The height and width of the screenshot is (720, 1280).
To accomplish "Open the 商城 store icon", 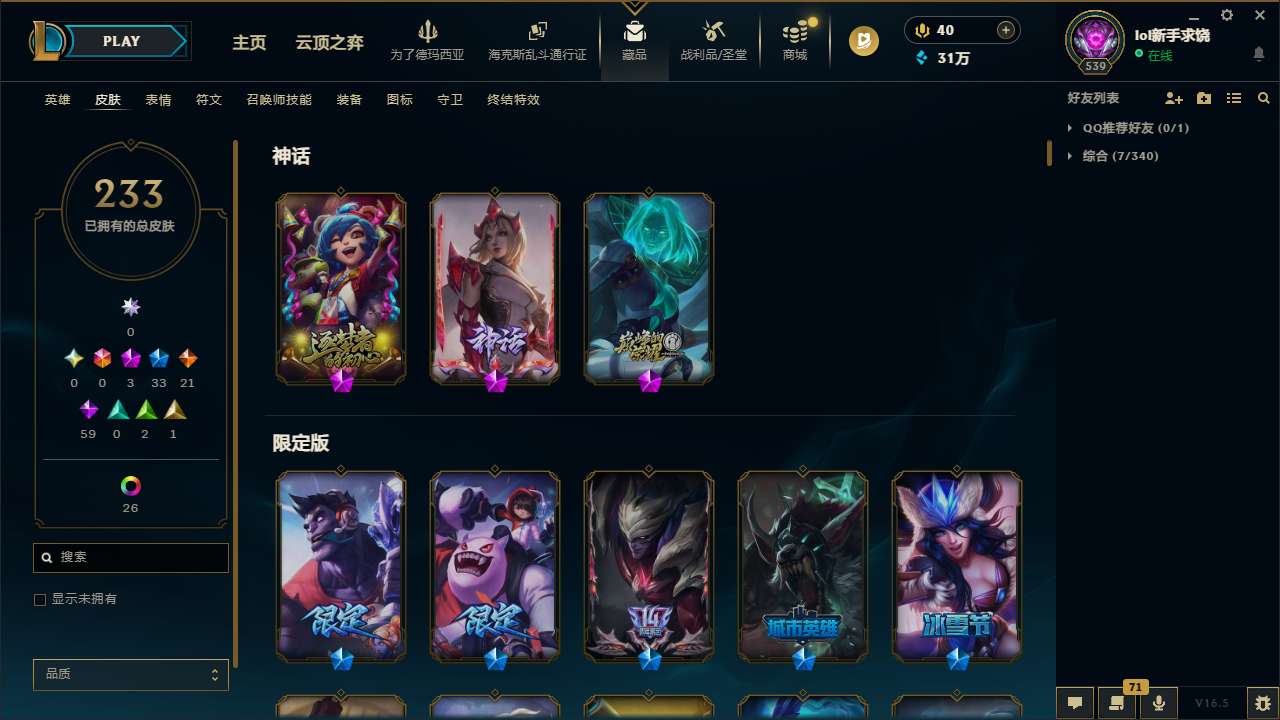I will coord(794,40).
